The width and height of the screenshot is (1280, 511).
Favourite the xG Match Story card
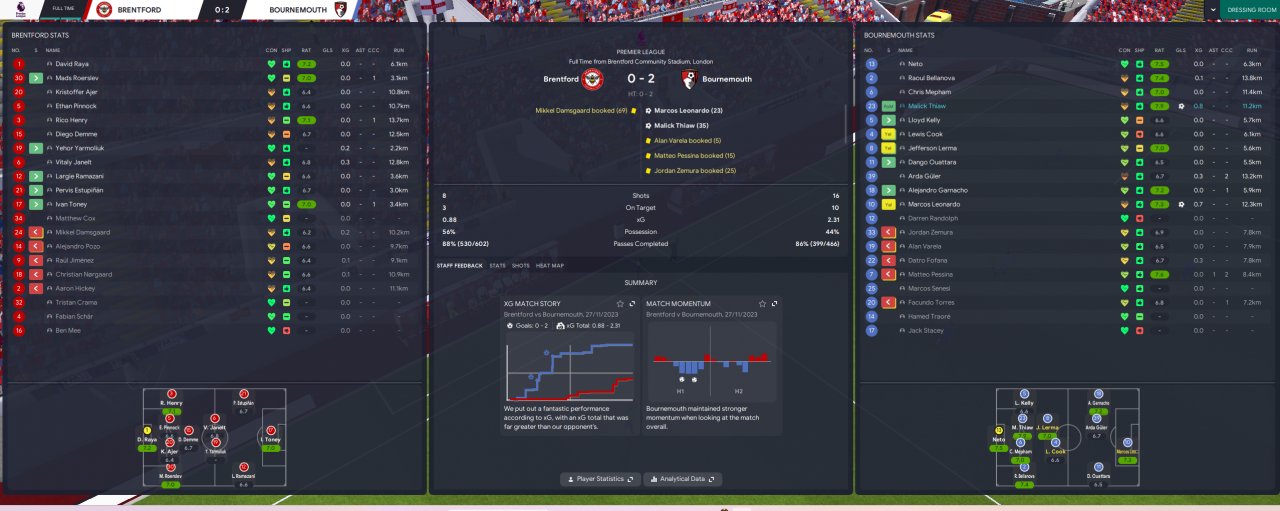click(620, 303)
